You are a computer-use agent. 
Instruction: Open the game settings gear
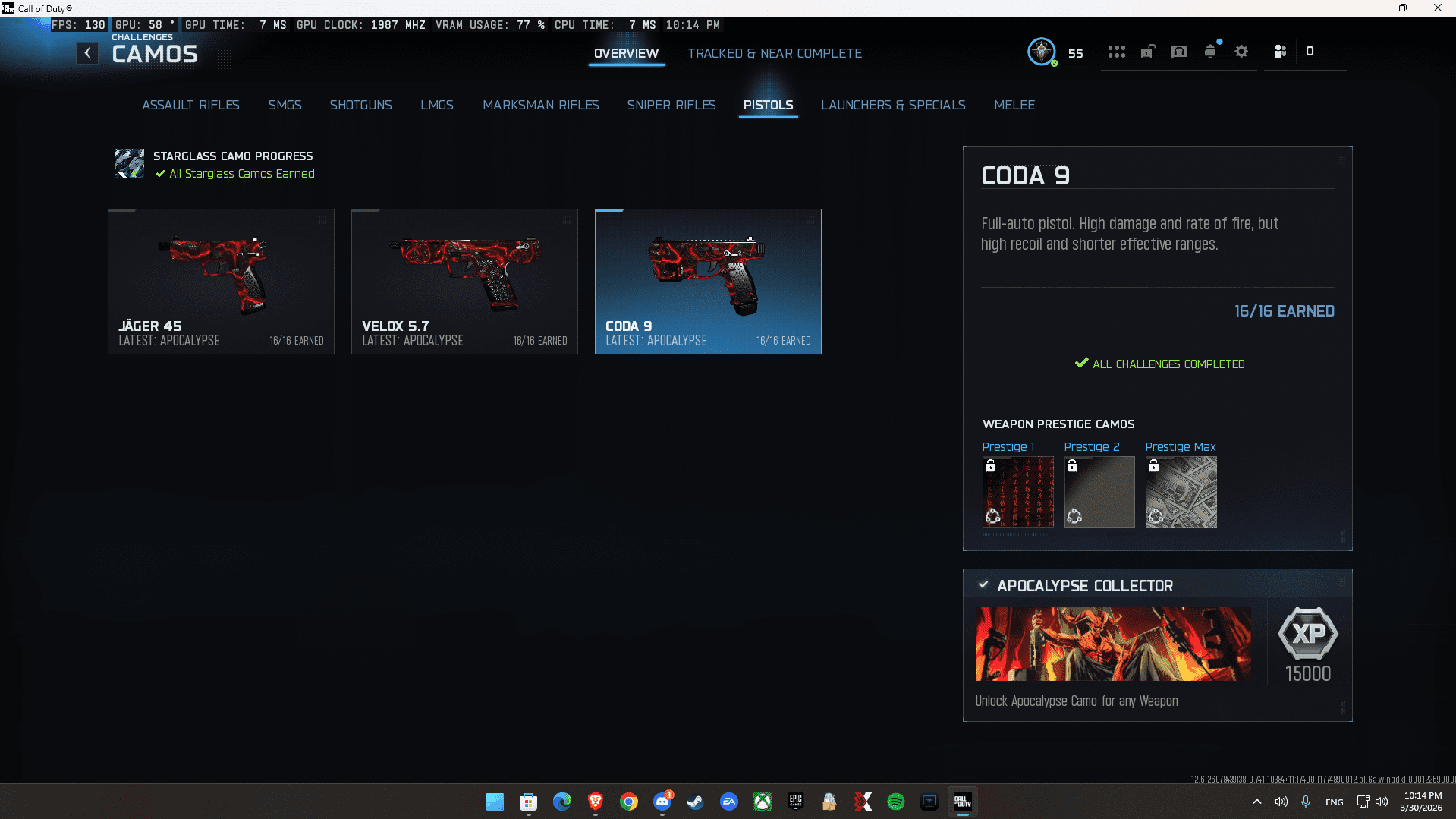tap(1241, 51)
